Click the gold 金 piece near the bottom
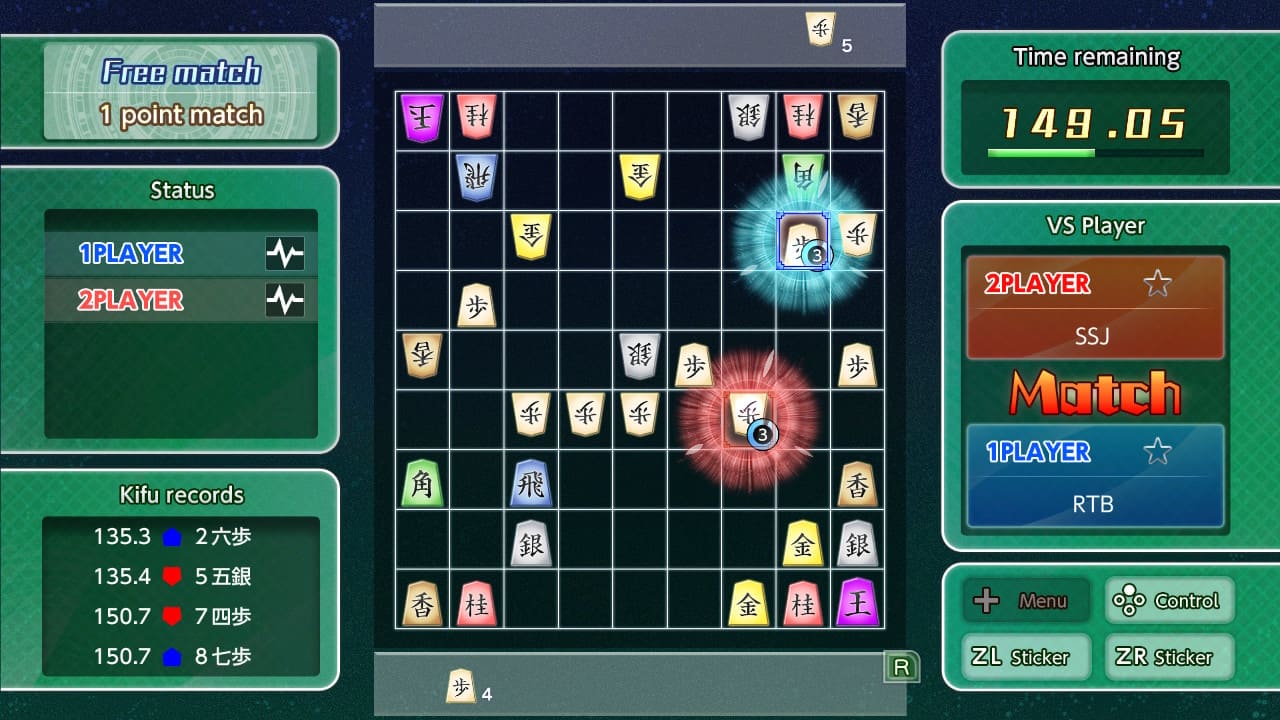 click(x=747, y=600)
